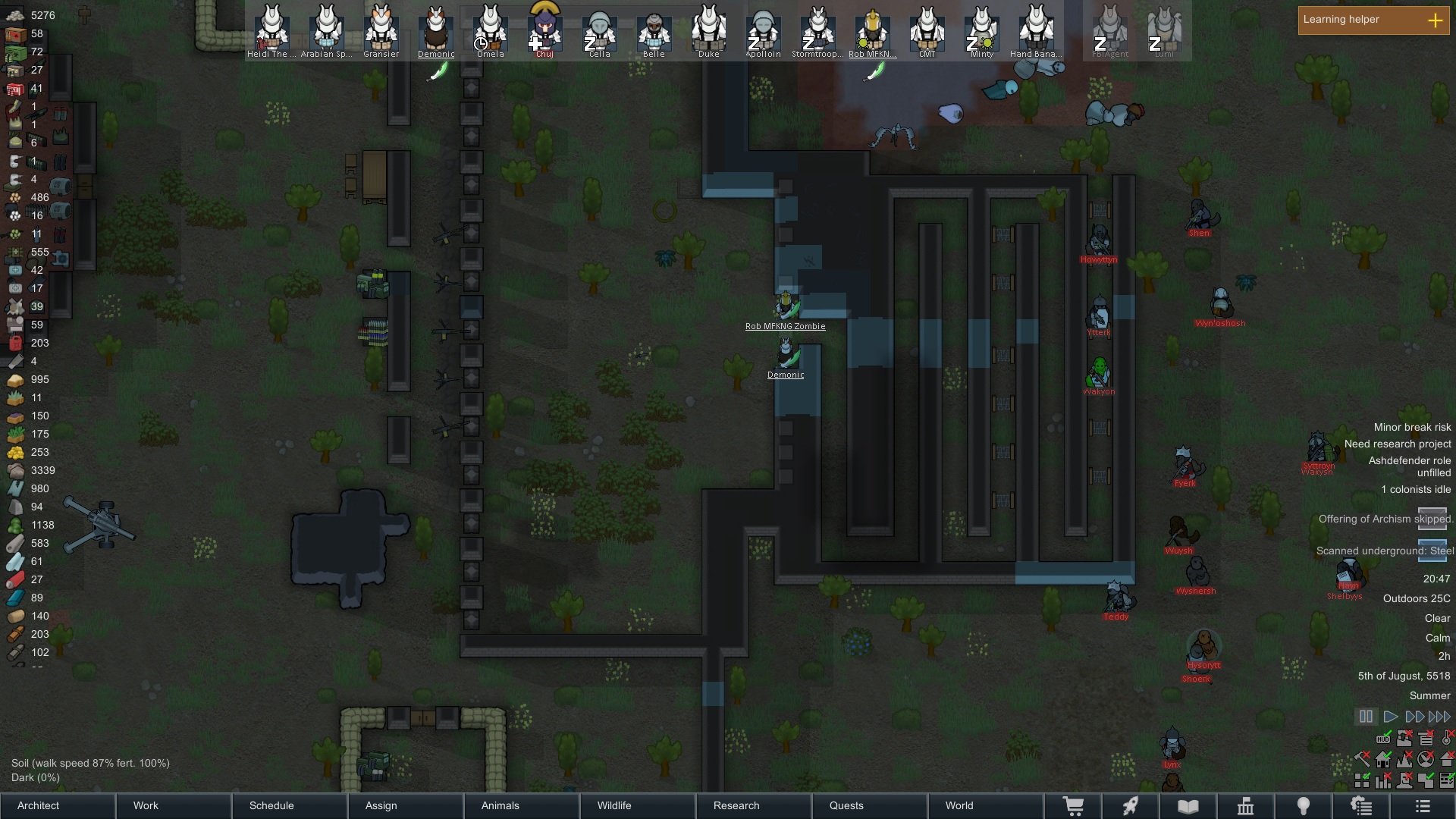Pause the game with the pause button
Image resolution: width=1456 pixels, height=819 pixels.
click(x=1366, y=717)
